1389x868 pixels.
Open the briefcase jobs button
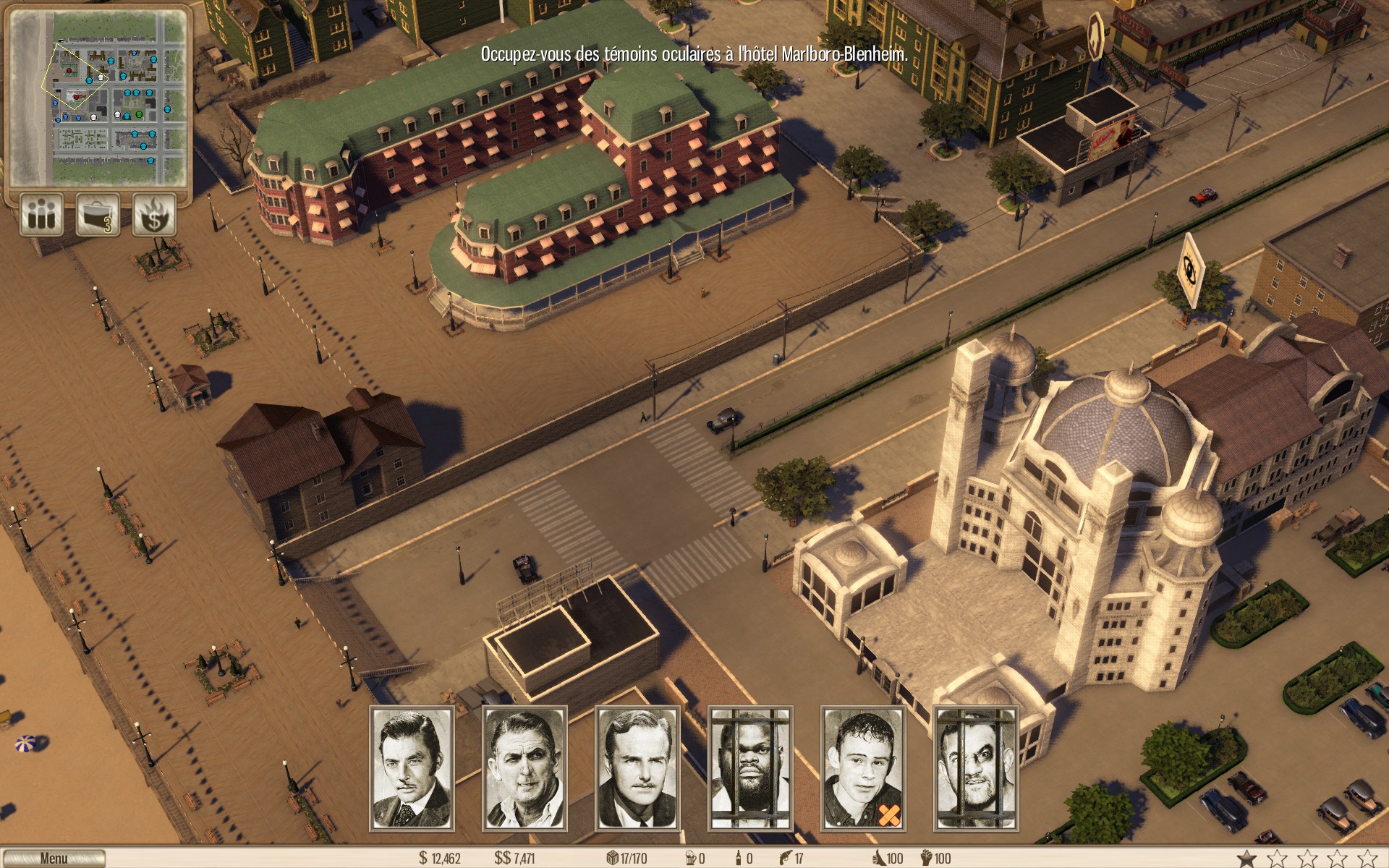point(98,215)
